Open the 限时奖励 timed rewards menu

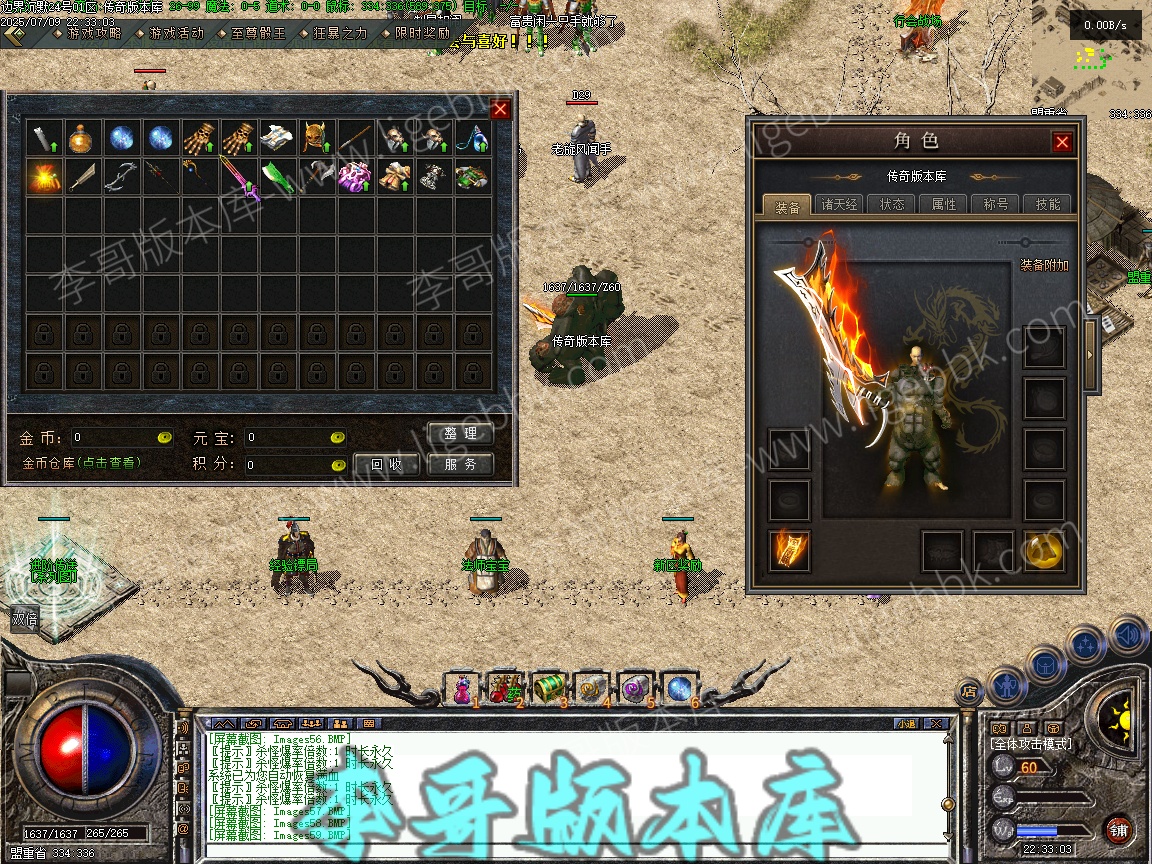click(421, 33)
